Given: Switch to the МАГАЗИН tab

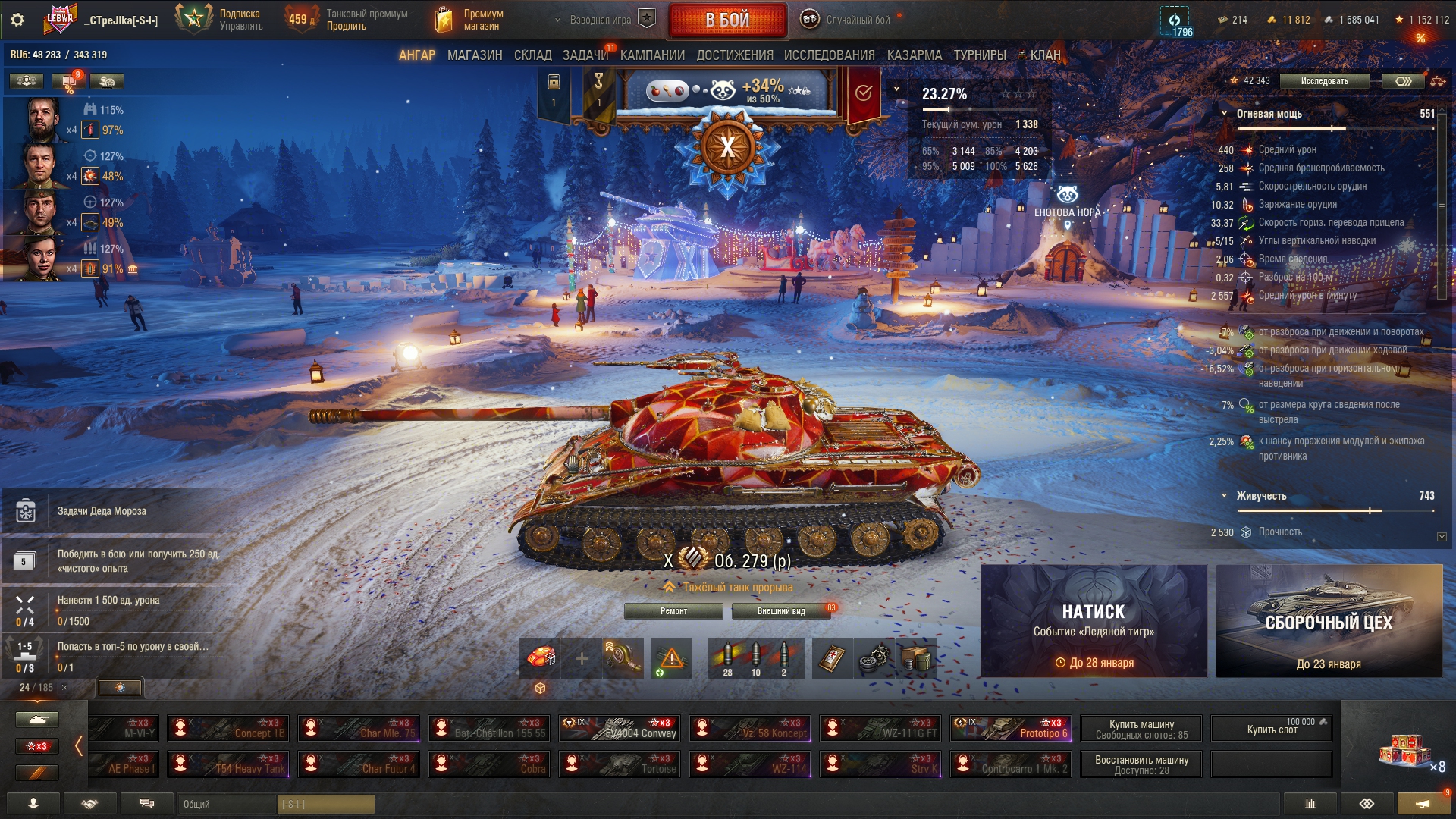Looking at the screenshot, I should point(475,55).
